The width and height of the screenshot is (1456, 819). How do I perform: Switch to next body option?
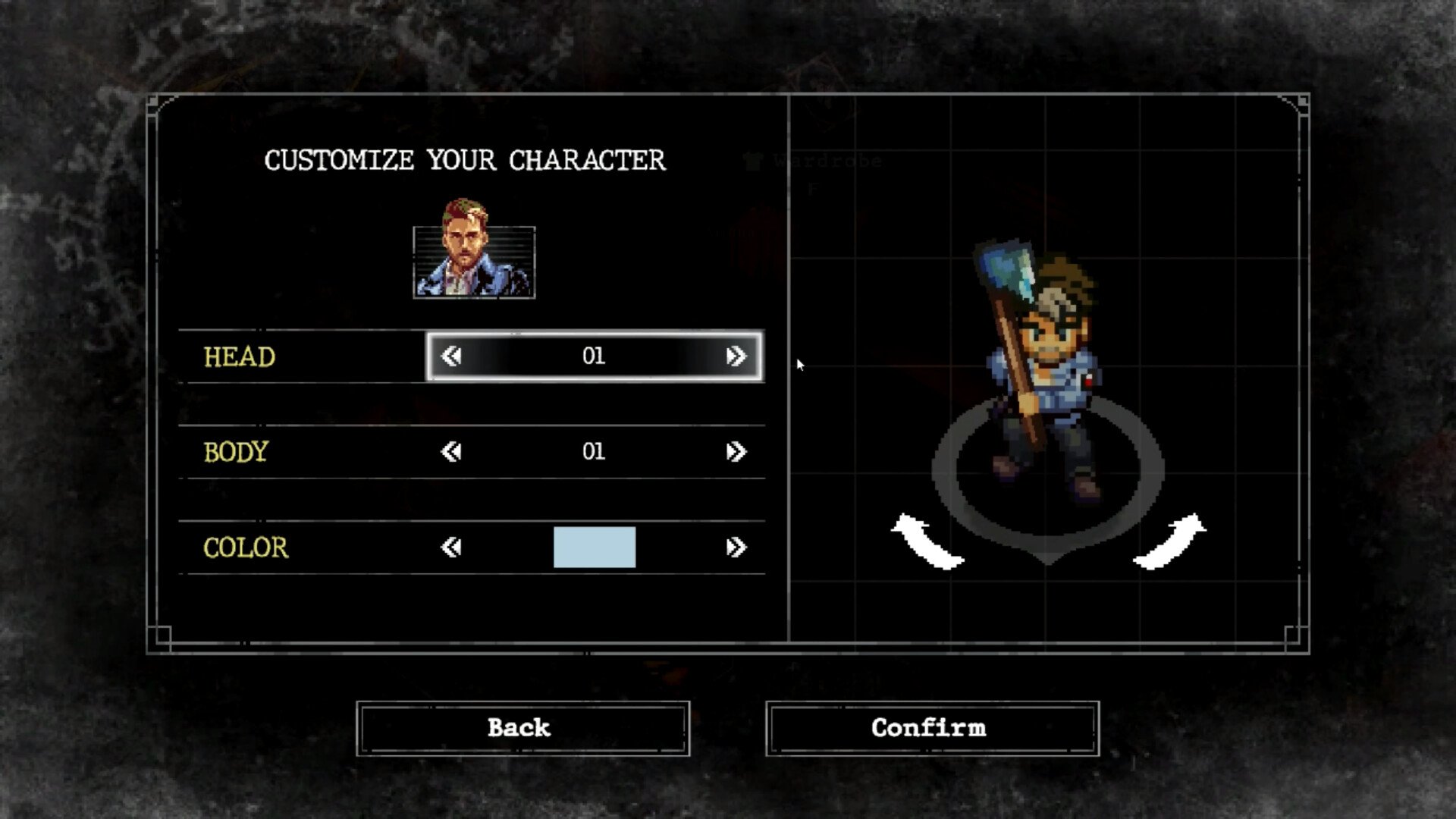736,452
